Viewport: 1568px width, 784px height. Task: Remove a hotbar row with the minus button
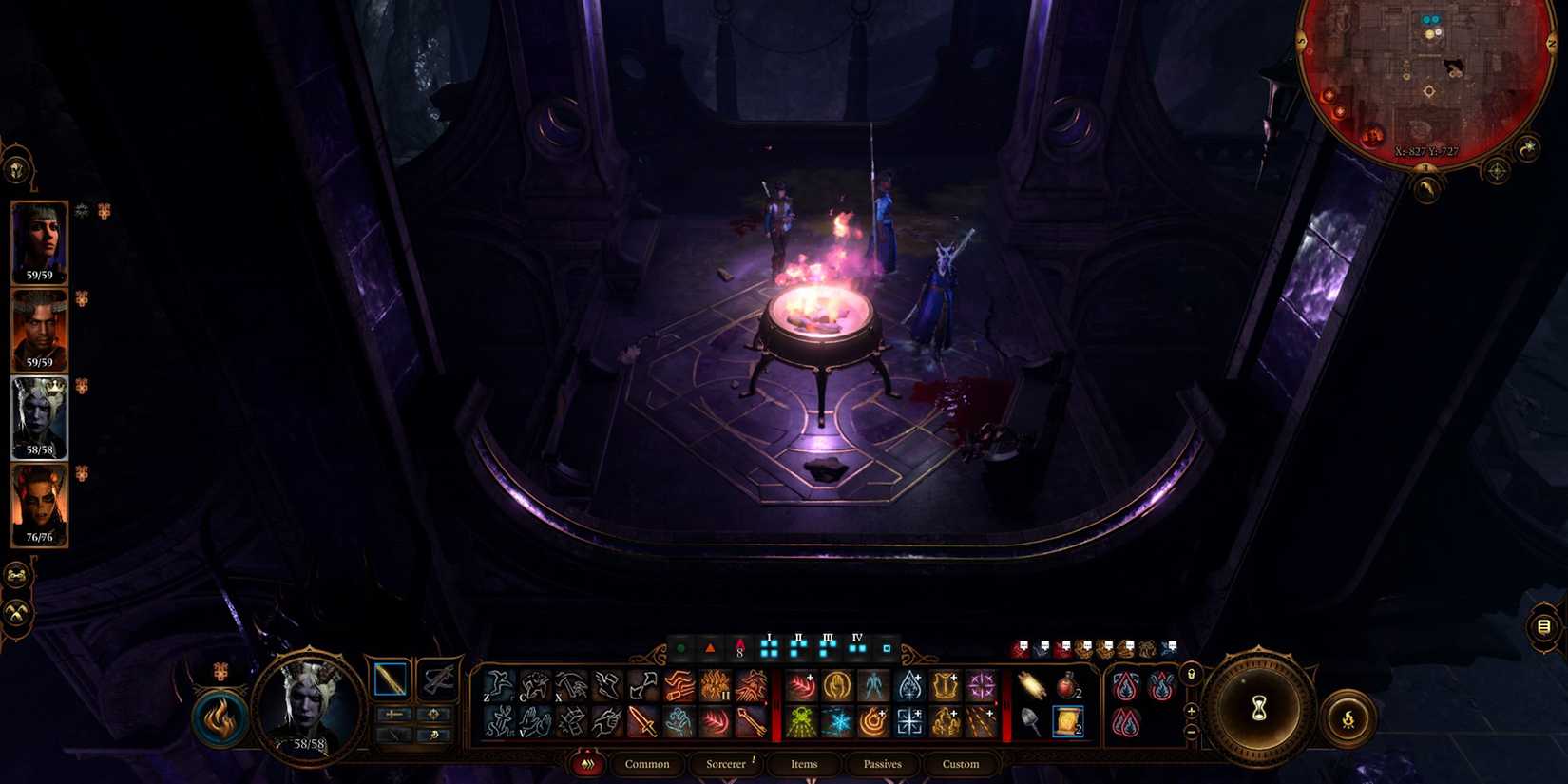[1191, 732]
